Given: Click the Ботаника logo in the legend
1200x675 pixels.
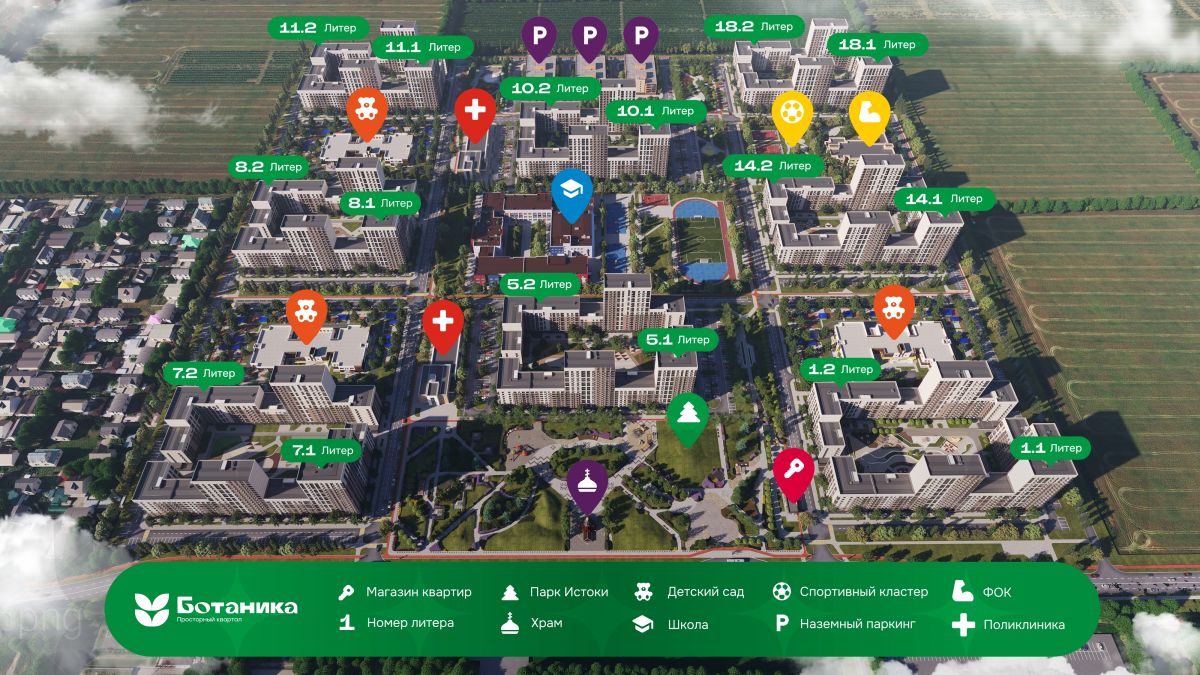Looking at the screenshot, I should (x=216, y=608).
